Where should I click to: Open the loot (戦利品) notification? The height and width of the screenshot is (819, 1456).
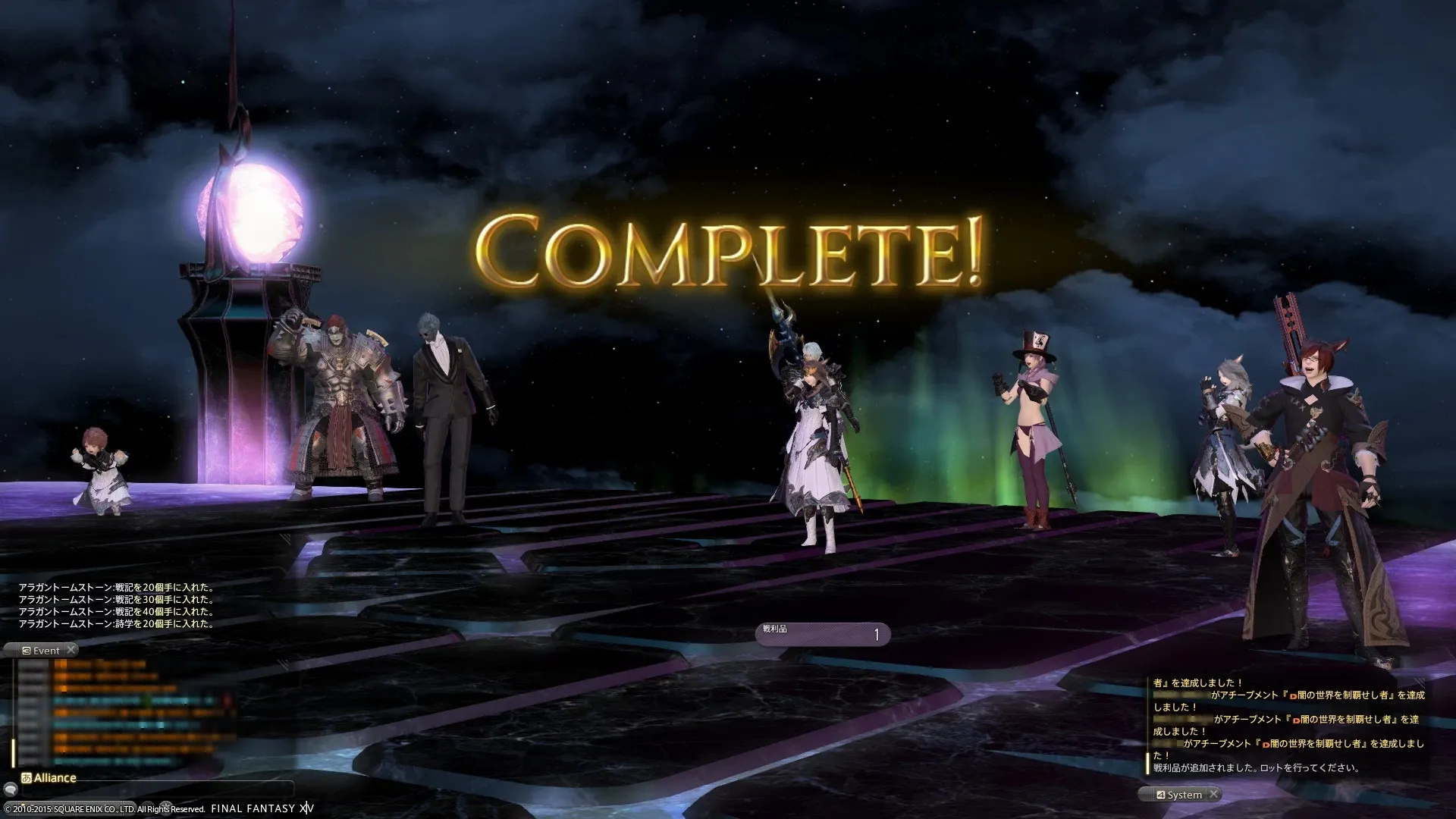[822, 634]
